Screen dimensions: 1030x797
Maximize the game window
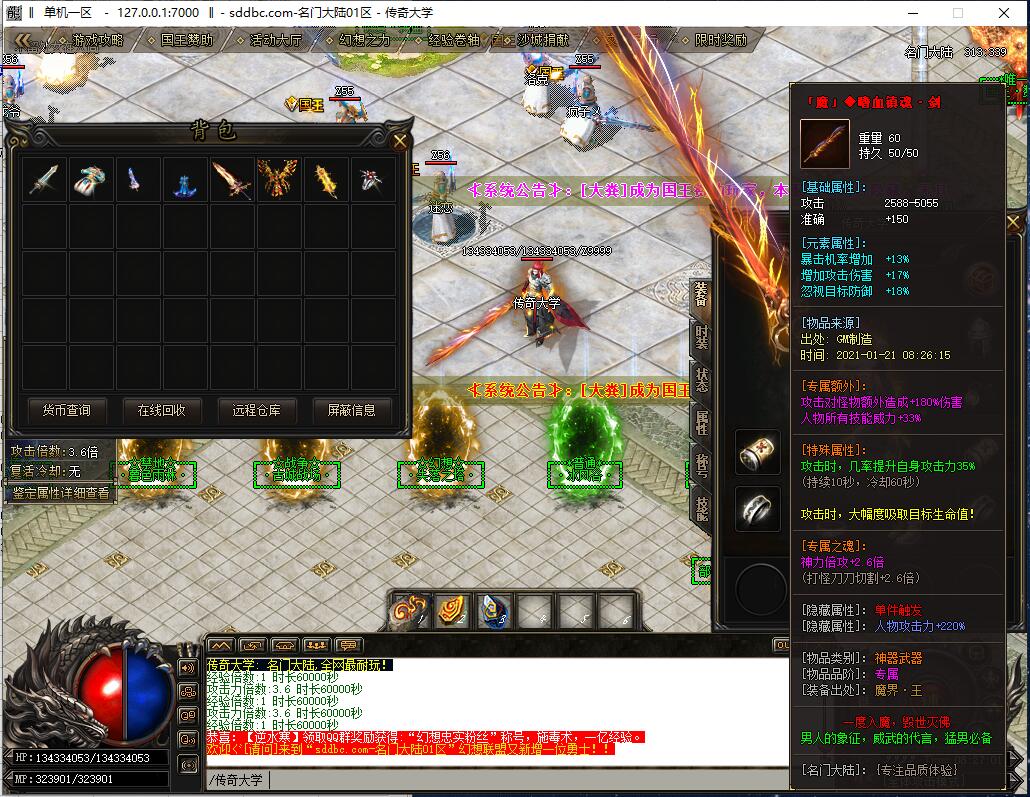click(x=957, y=13)
